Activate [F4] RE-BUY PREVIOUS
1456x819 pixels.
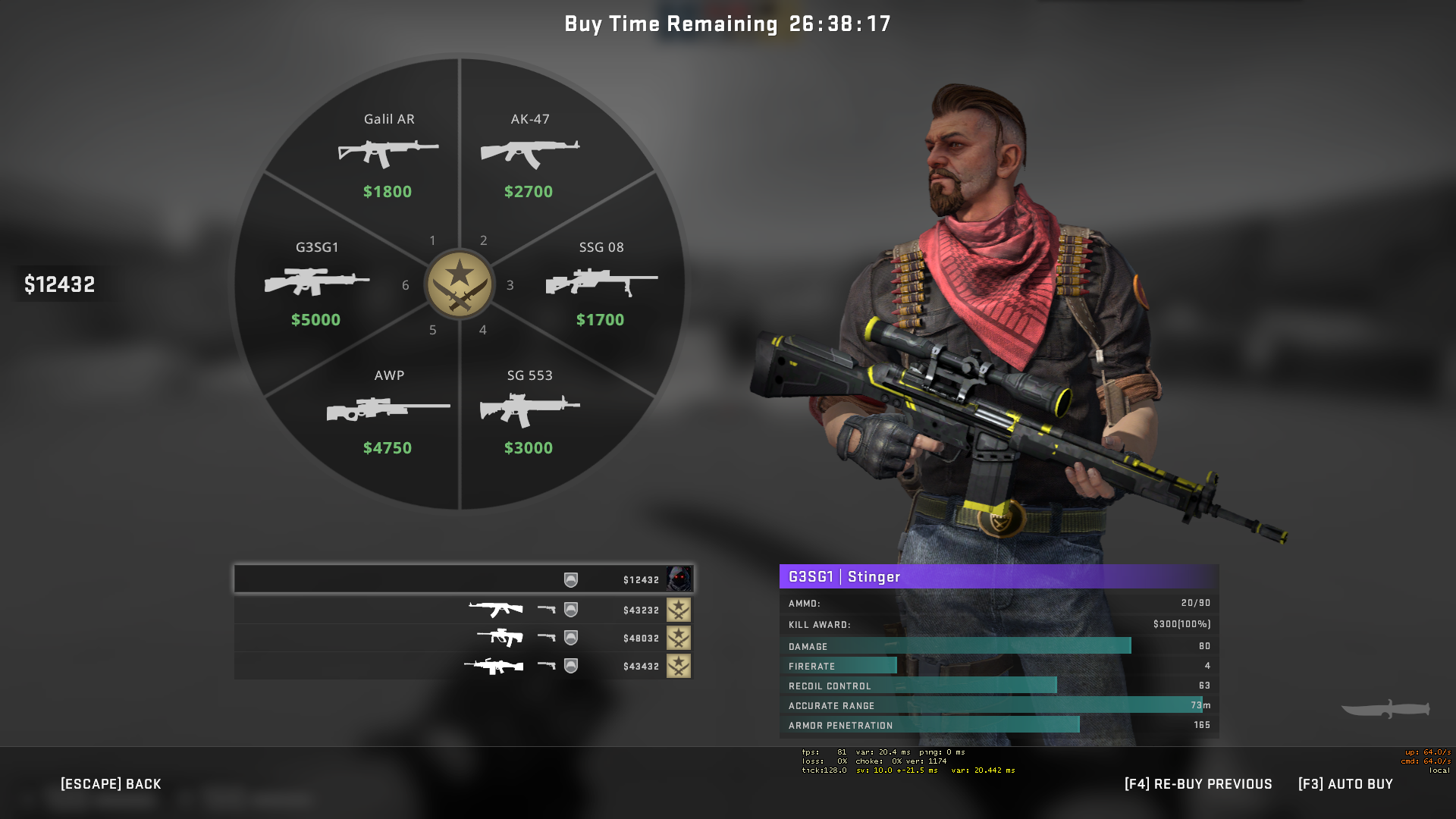[1198, 784]
